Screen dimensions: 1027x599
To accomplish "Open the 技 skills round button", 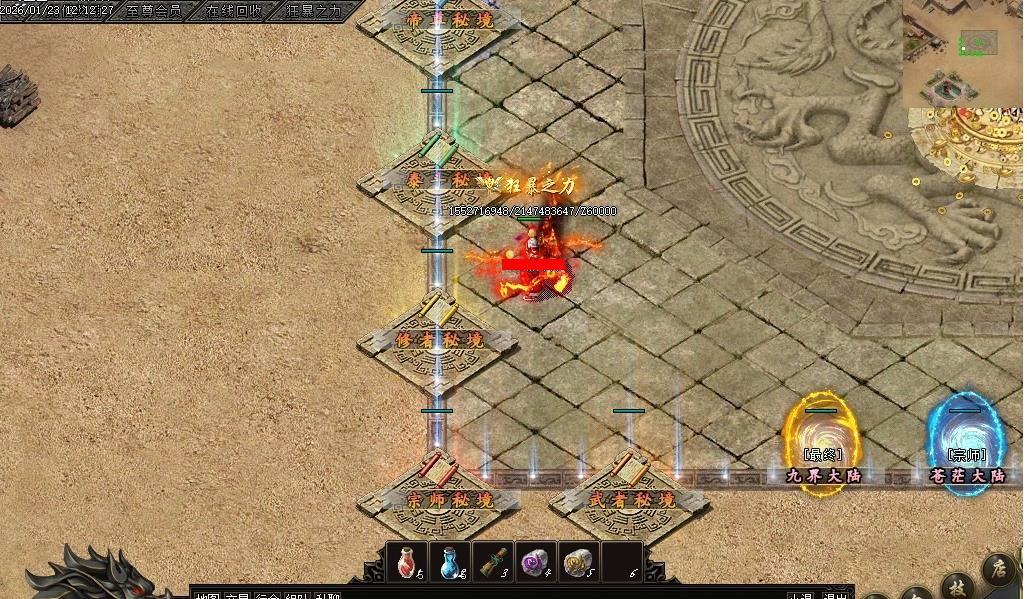I will [957, 585].
